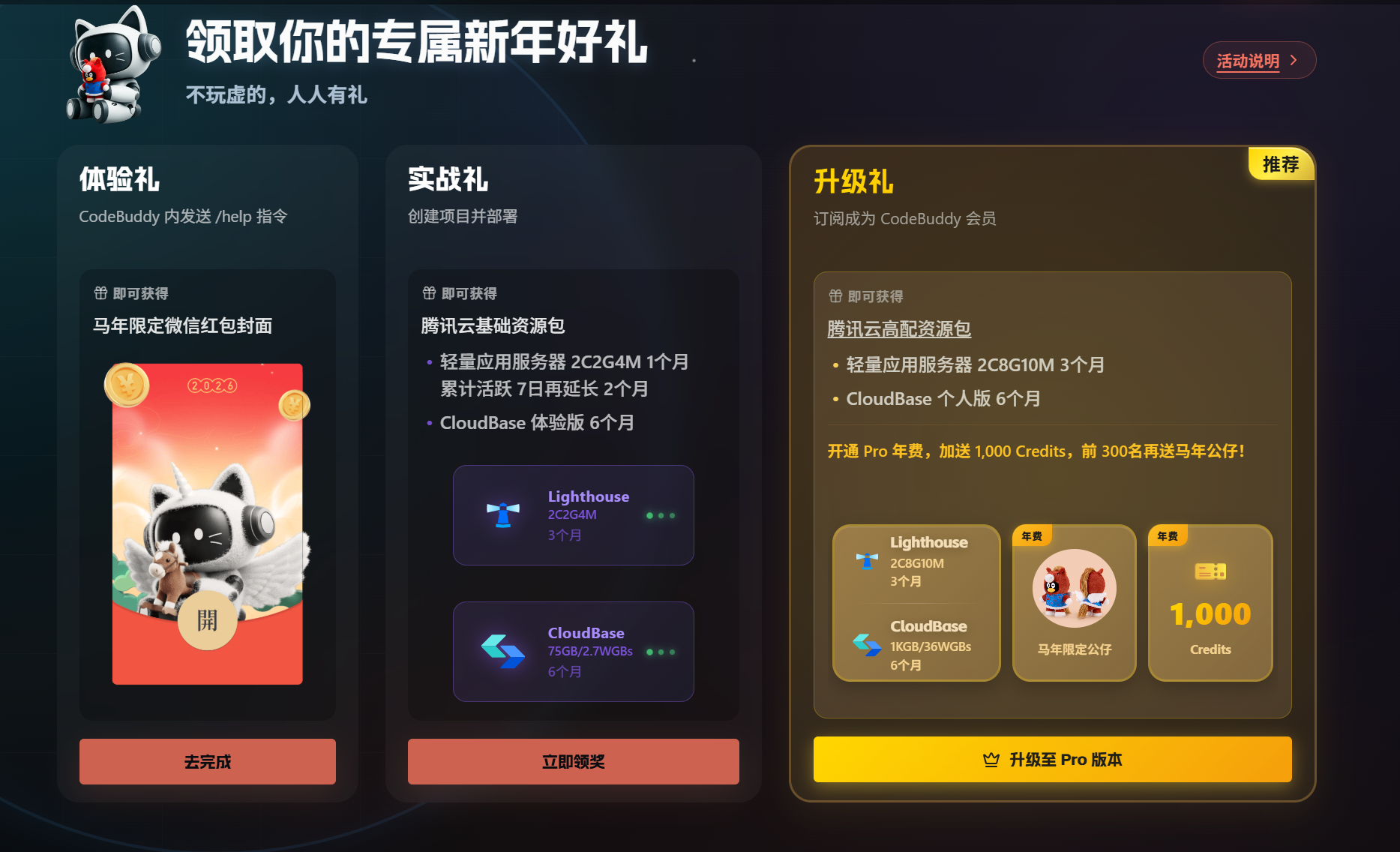Expand 活动说明 via its chevron arrow
The height and width of the screenshot is (852, 1400).
pos(1294,61)
